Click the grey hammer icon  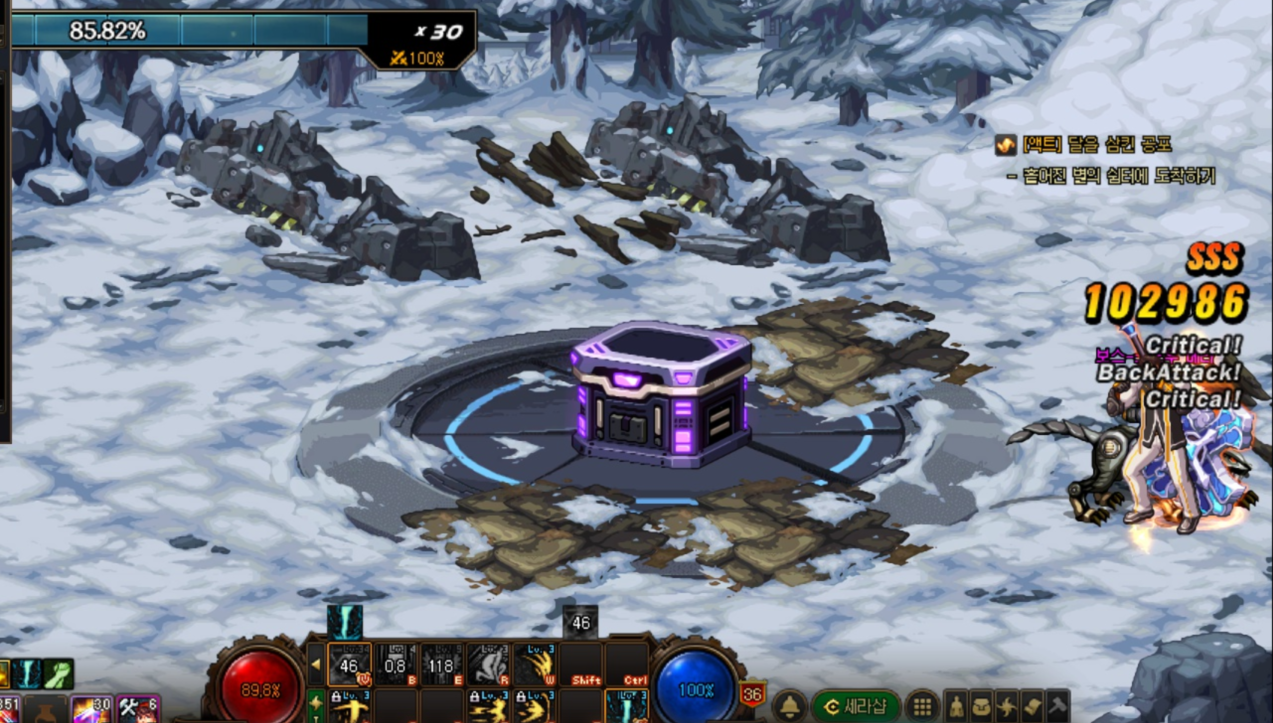[x=1057, y=706]
